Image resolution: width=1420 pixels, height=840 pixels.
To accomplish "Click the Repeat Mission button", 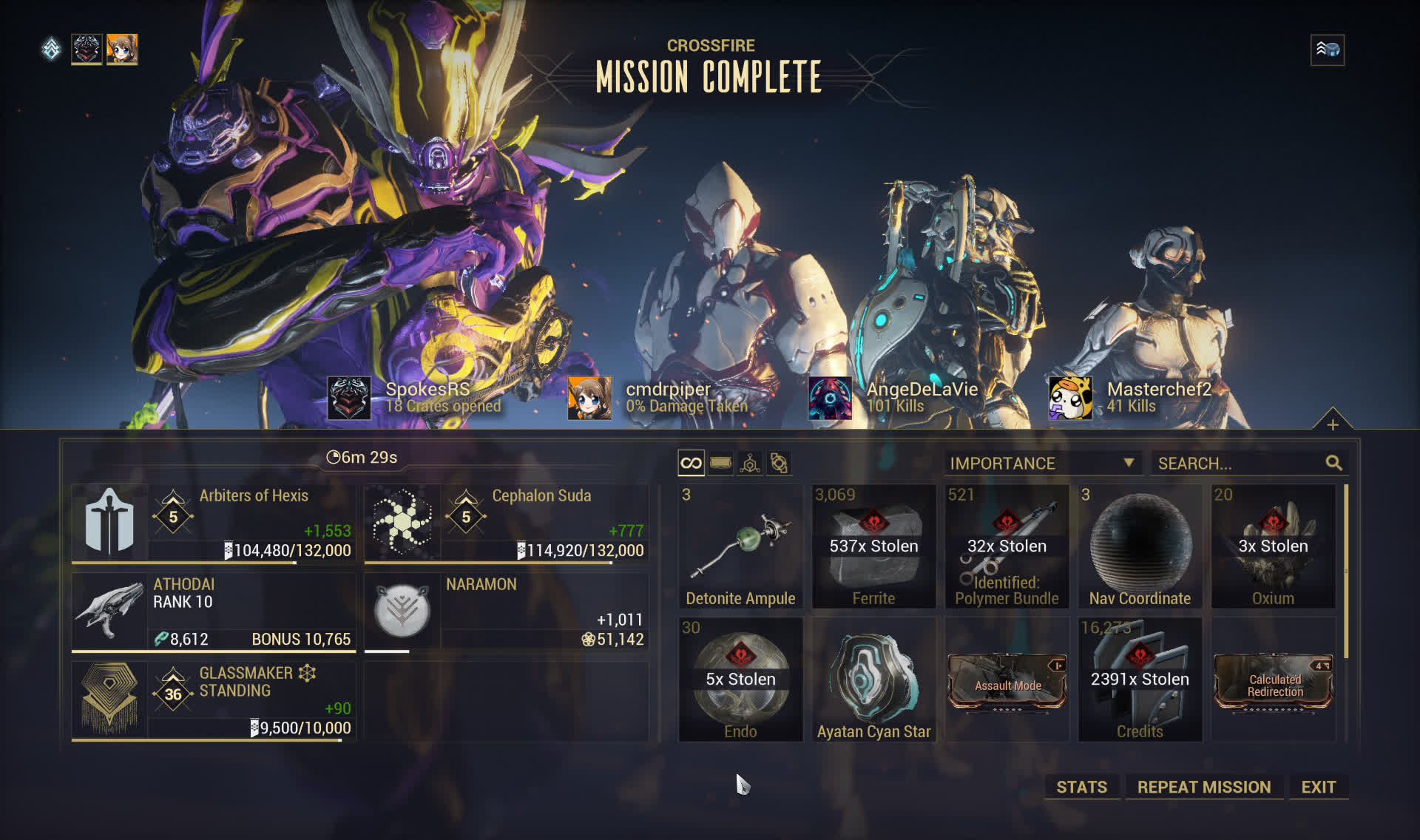I will 1203,787.
